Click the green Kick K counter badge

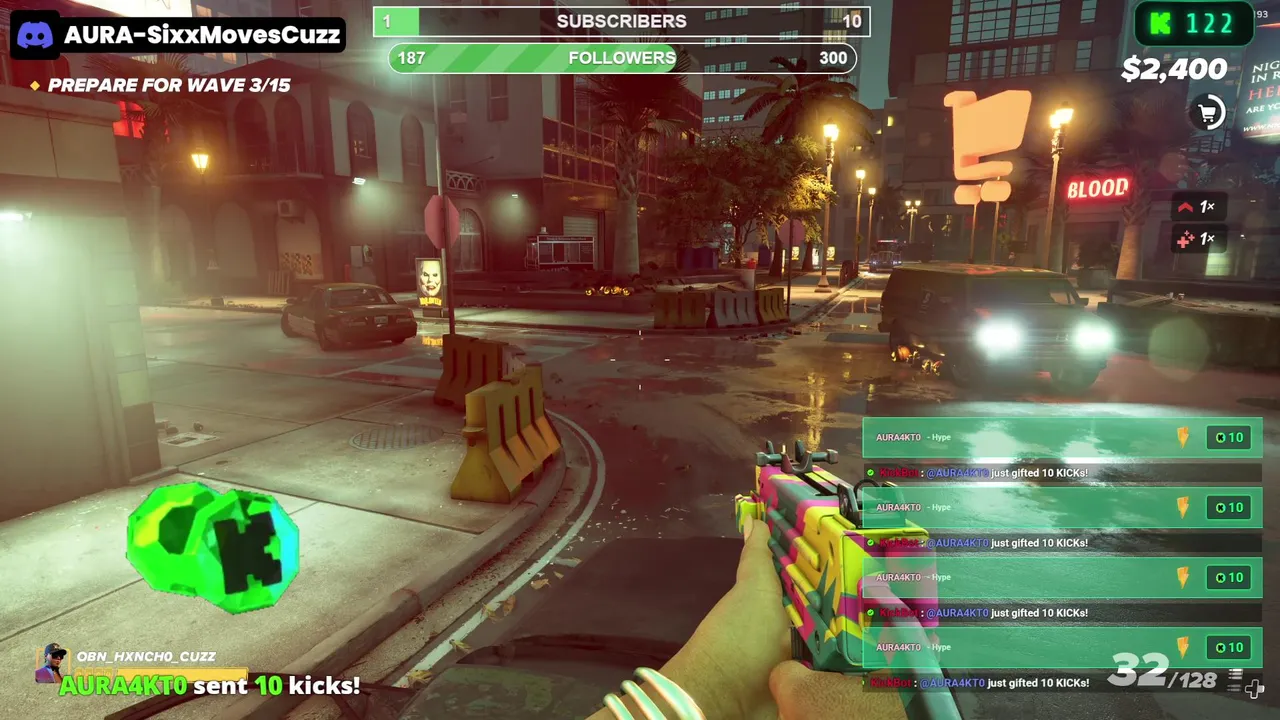[x=1193, y=25]
